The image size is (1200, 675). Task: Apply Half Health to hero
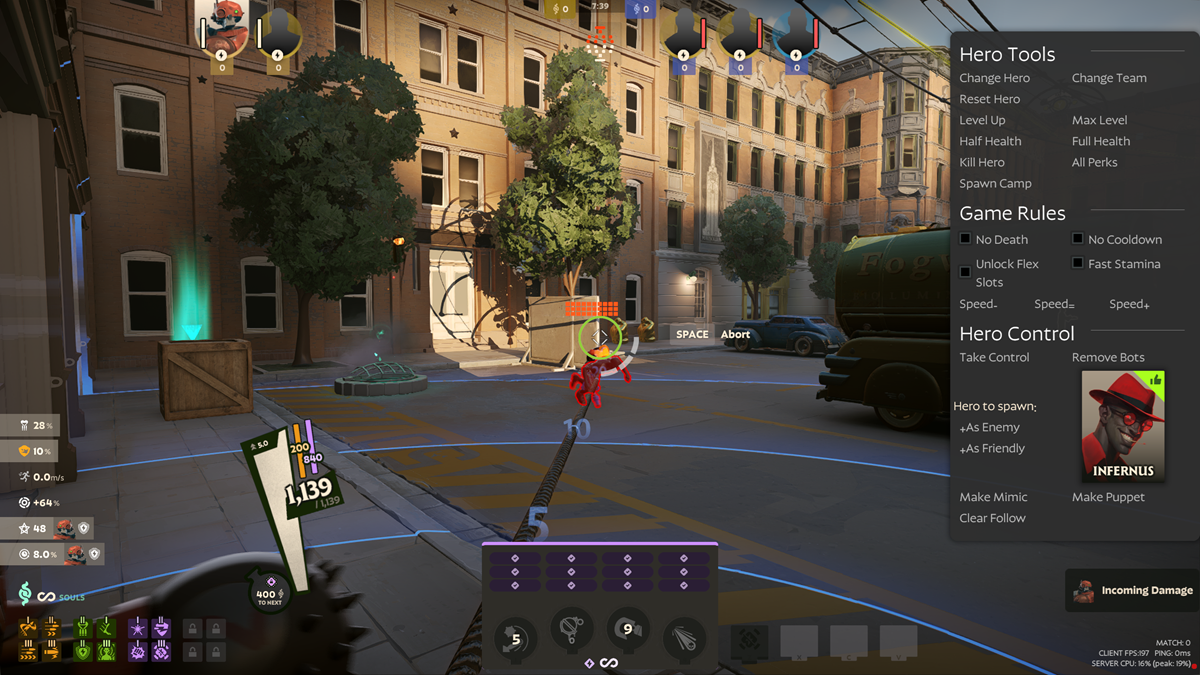click(x=990, y=141)
